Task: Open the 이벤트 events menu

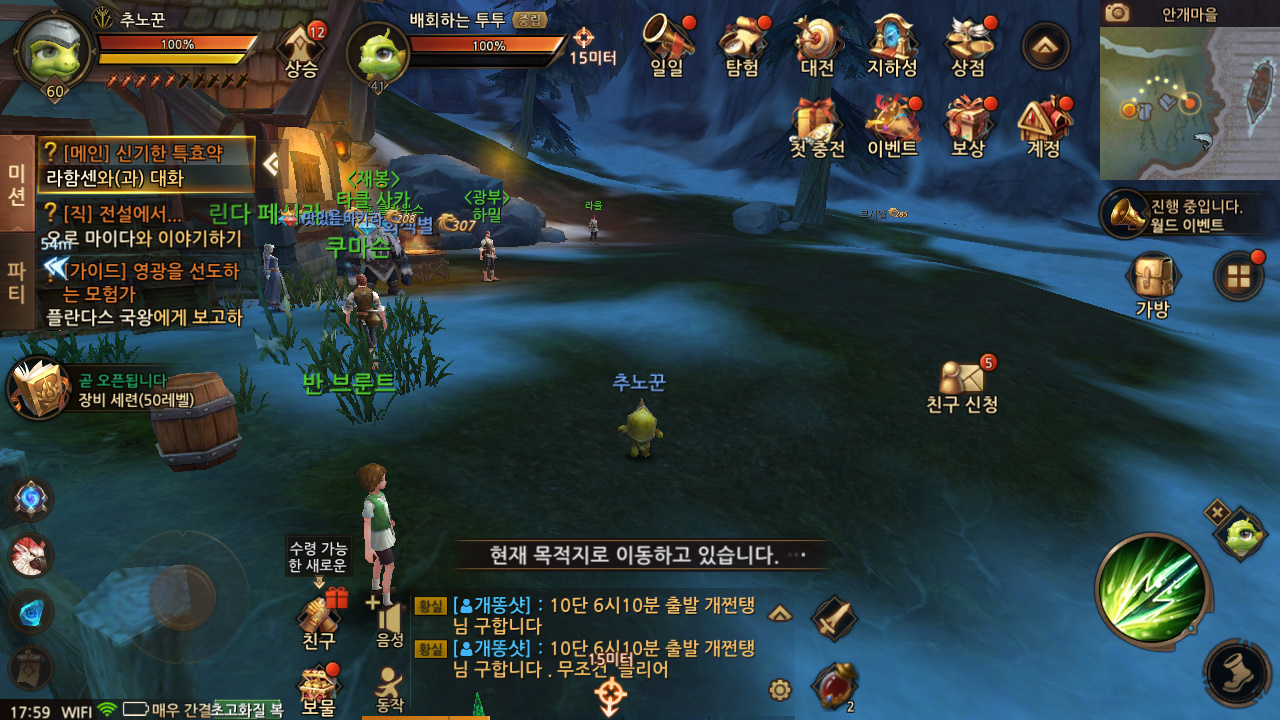Action: [x=892, y=126]
